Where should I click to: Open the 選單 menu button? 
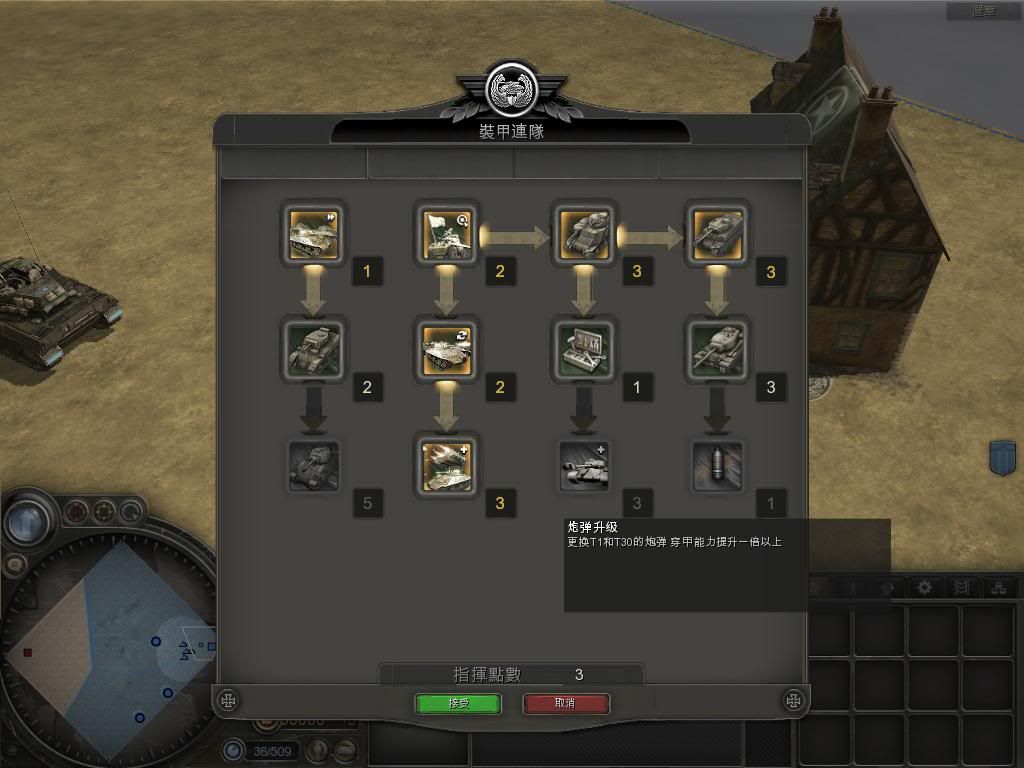tap(984, 11)
